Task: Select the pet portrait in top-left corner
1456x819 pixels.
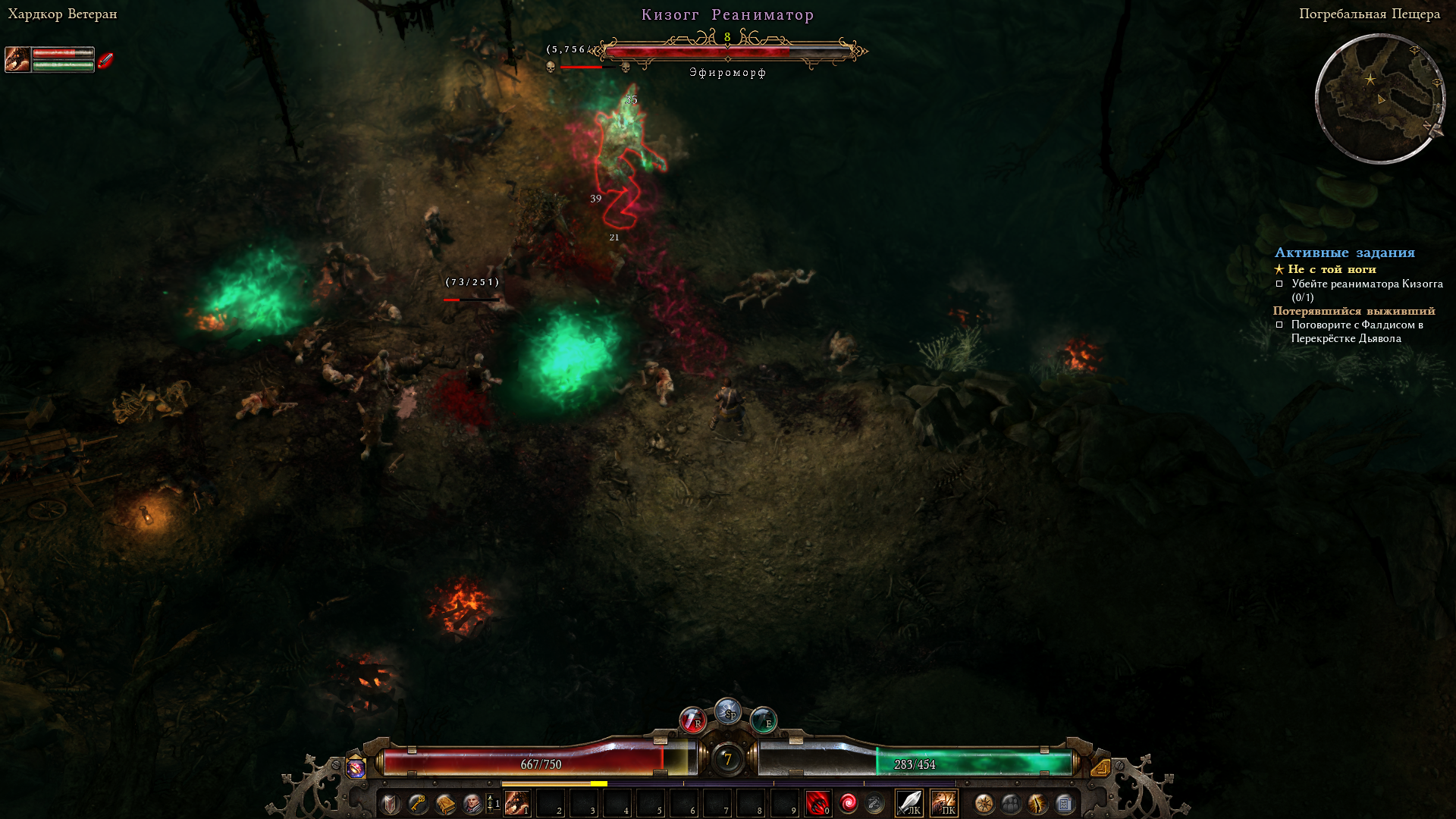Action: 17,59
